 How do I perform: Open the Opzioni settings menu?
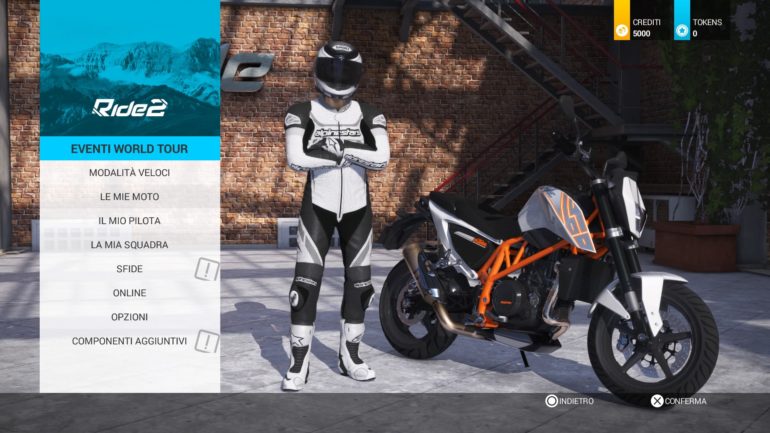pyautogui.click(x=129, y=317)
